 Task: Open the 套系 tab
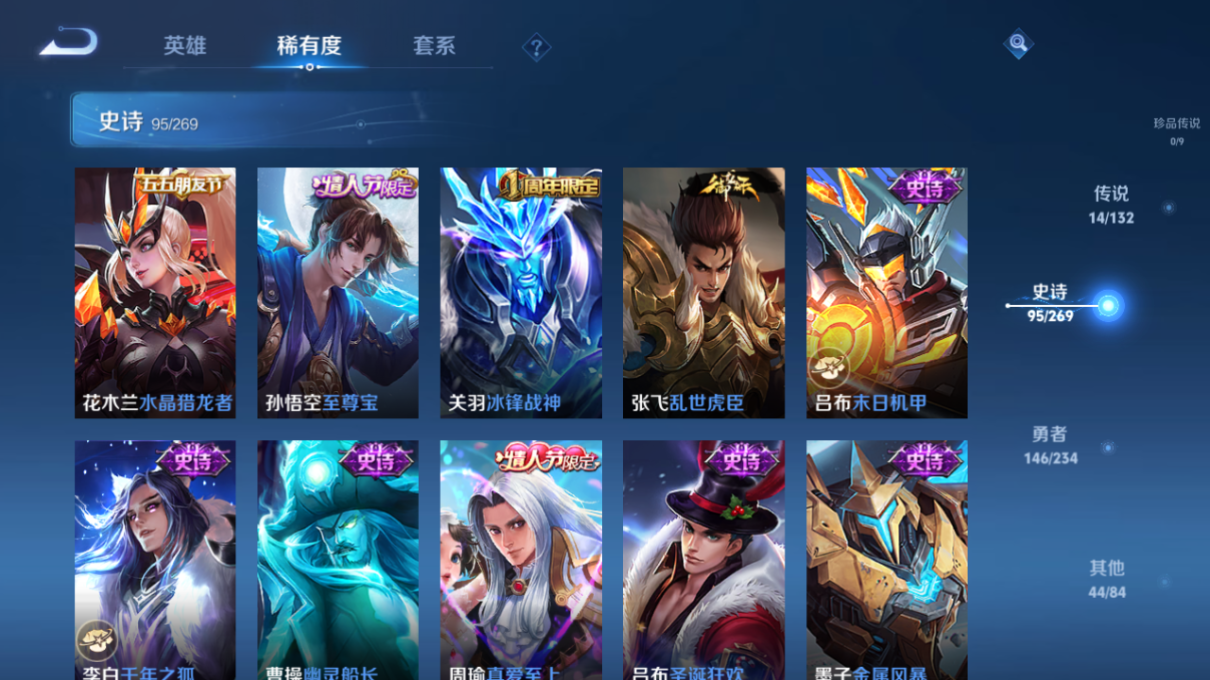(x=434, y=46)
